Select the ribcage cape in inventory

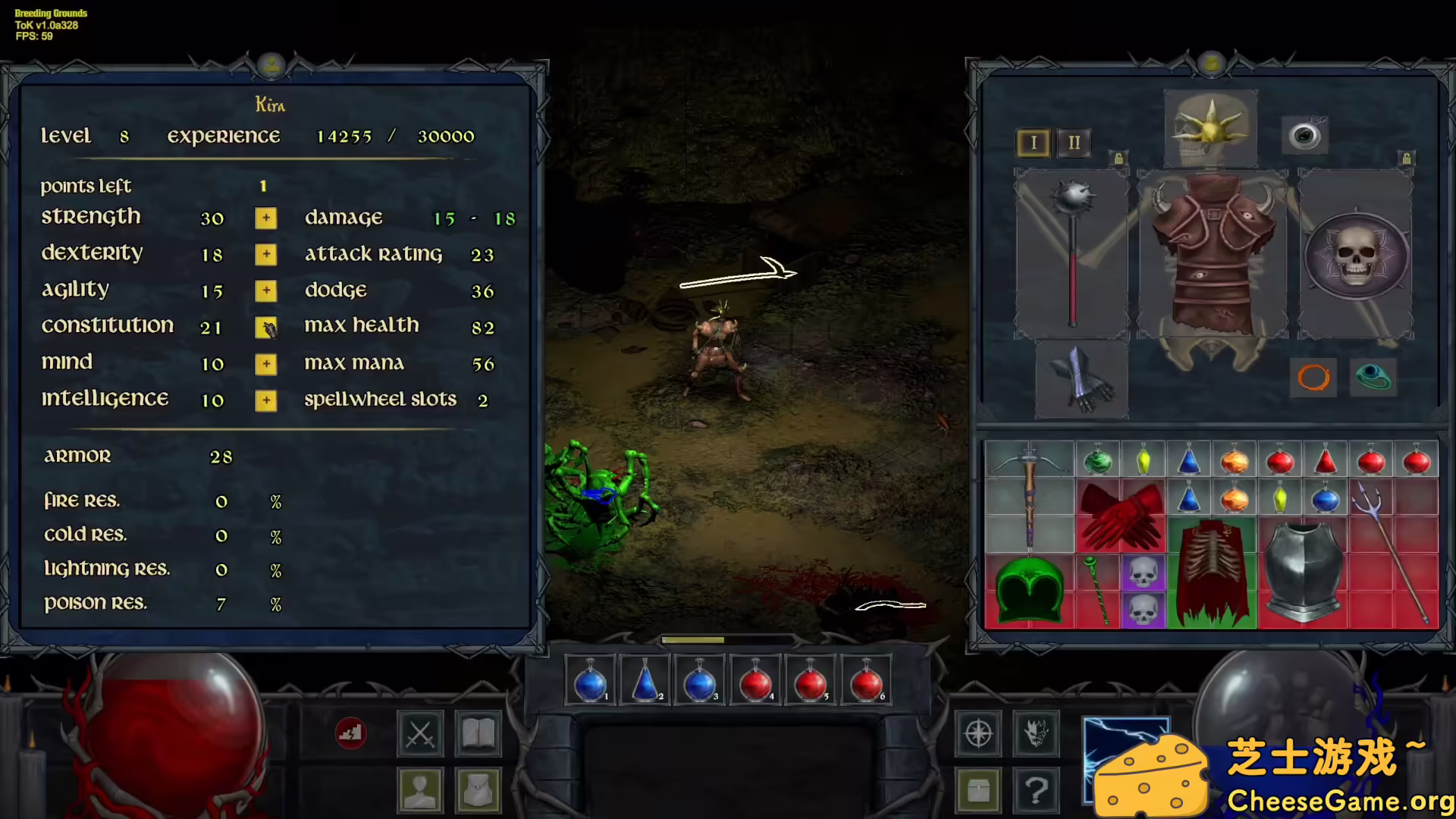point(1211,573)
